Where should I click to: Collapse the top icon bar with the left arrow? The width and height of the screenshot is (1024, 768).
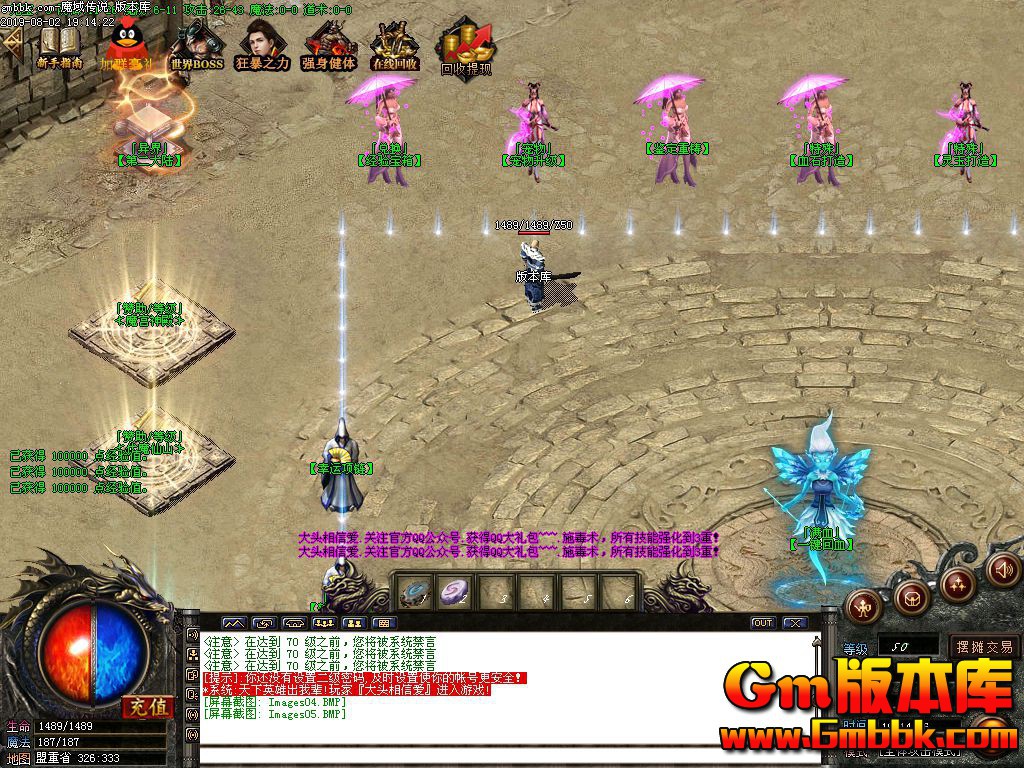pyautogui.click(x=12, y=42)
